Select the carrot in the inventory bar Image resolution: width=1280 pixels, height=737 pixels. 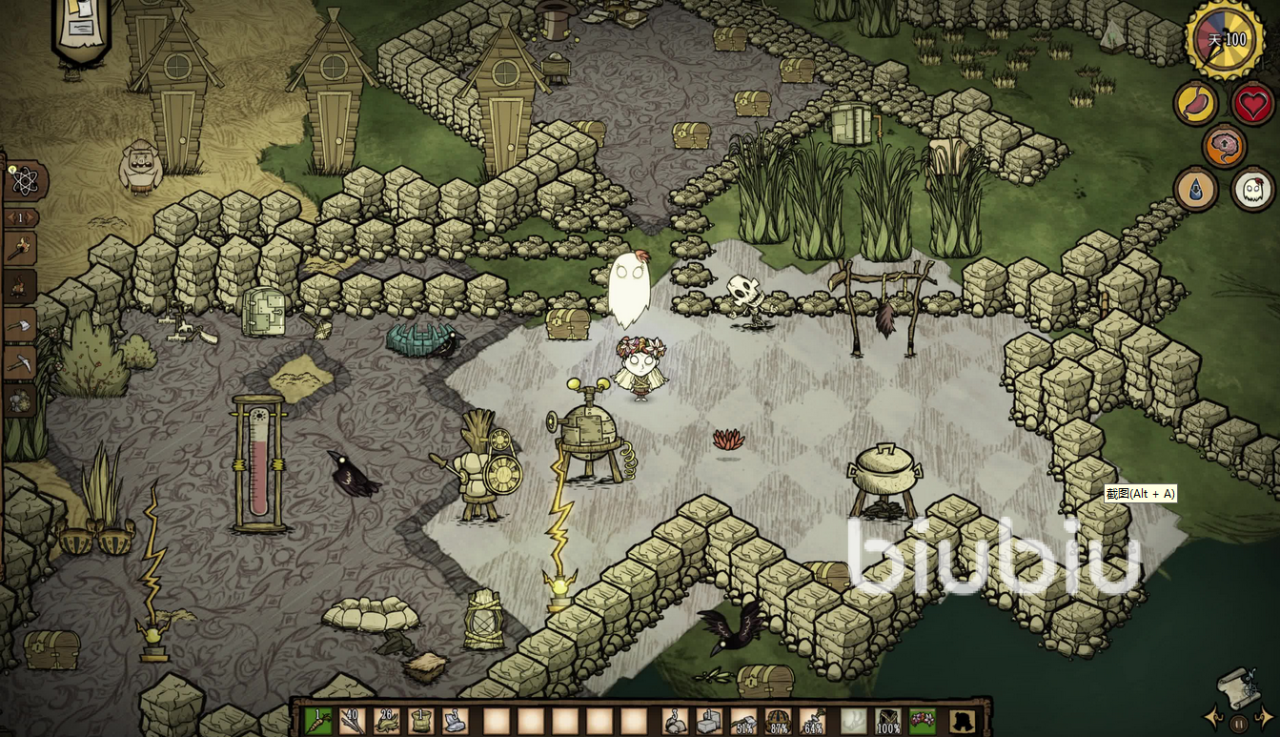318,720
